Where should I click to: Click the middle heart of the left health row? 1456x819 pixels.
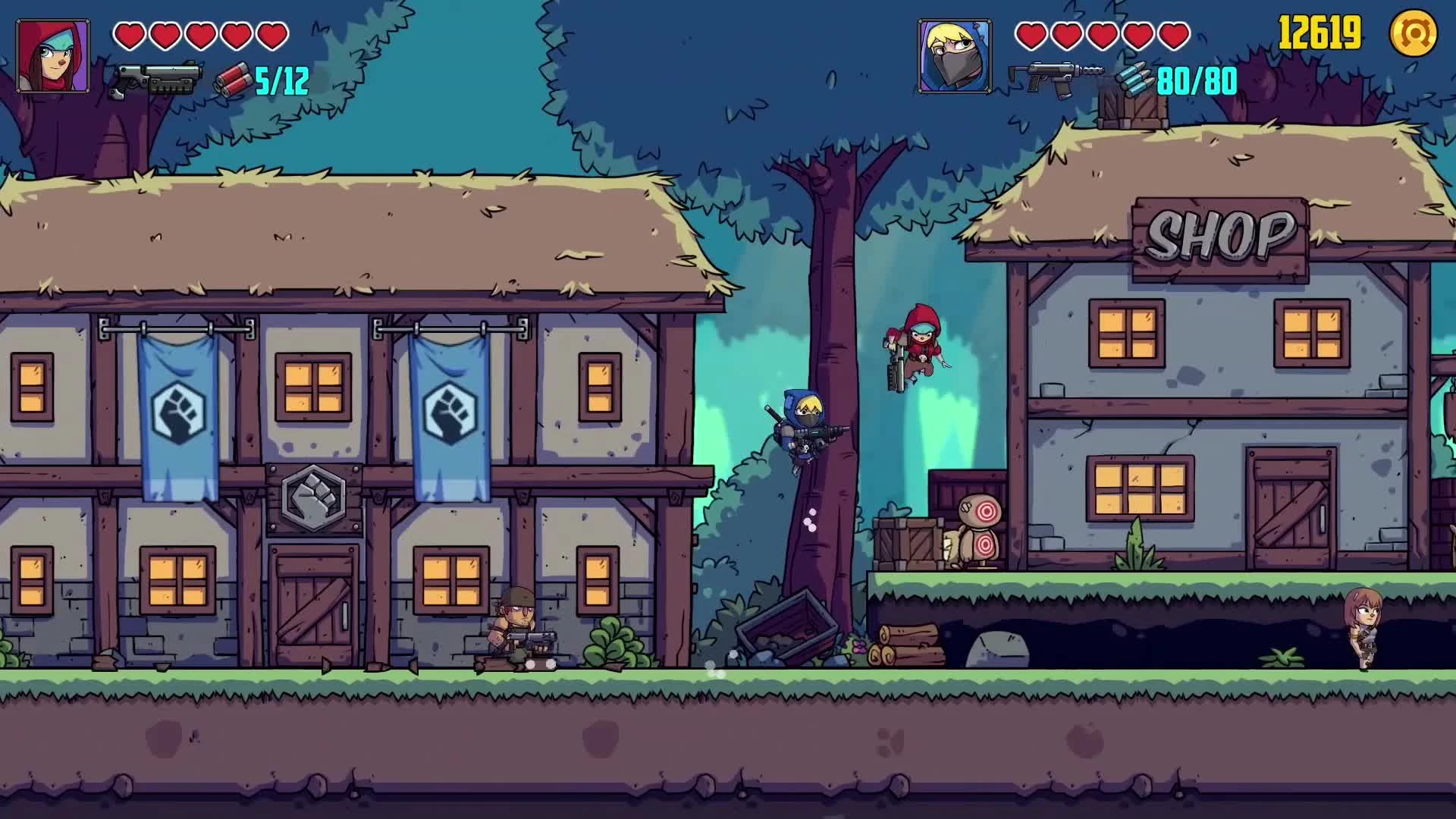point(199,35)
